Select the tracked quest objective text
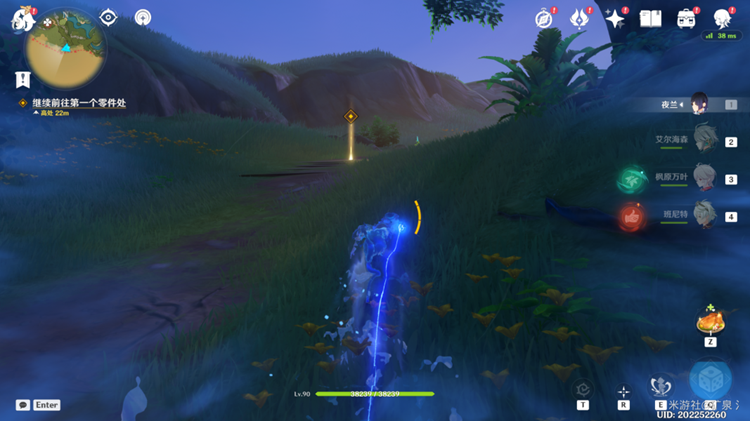Image resolution: width=750 pixels, height=421 pixels. [79, 103]
